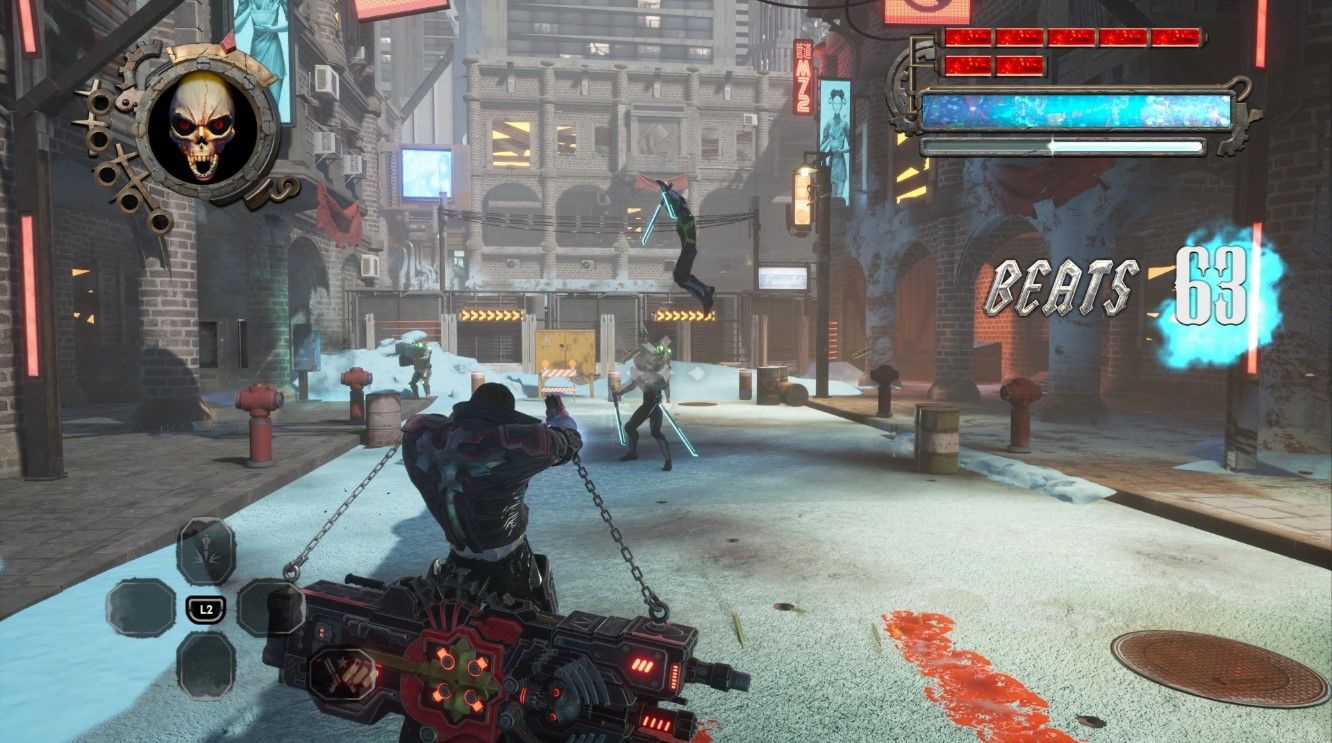Toggle the rightmost top-row health segment
The image size is (1332, 743).
point(1176,38)
